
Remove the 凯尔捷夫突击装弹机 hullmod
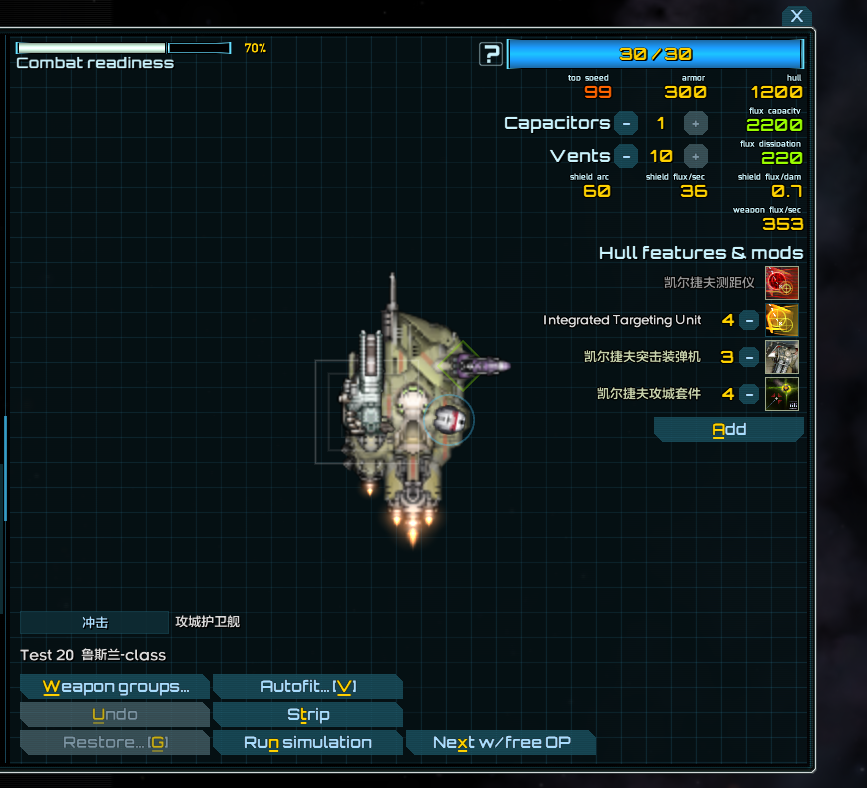pos(749,357)
